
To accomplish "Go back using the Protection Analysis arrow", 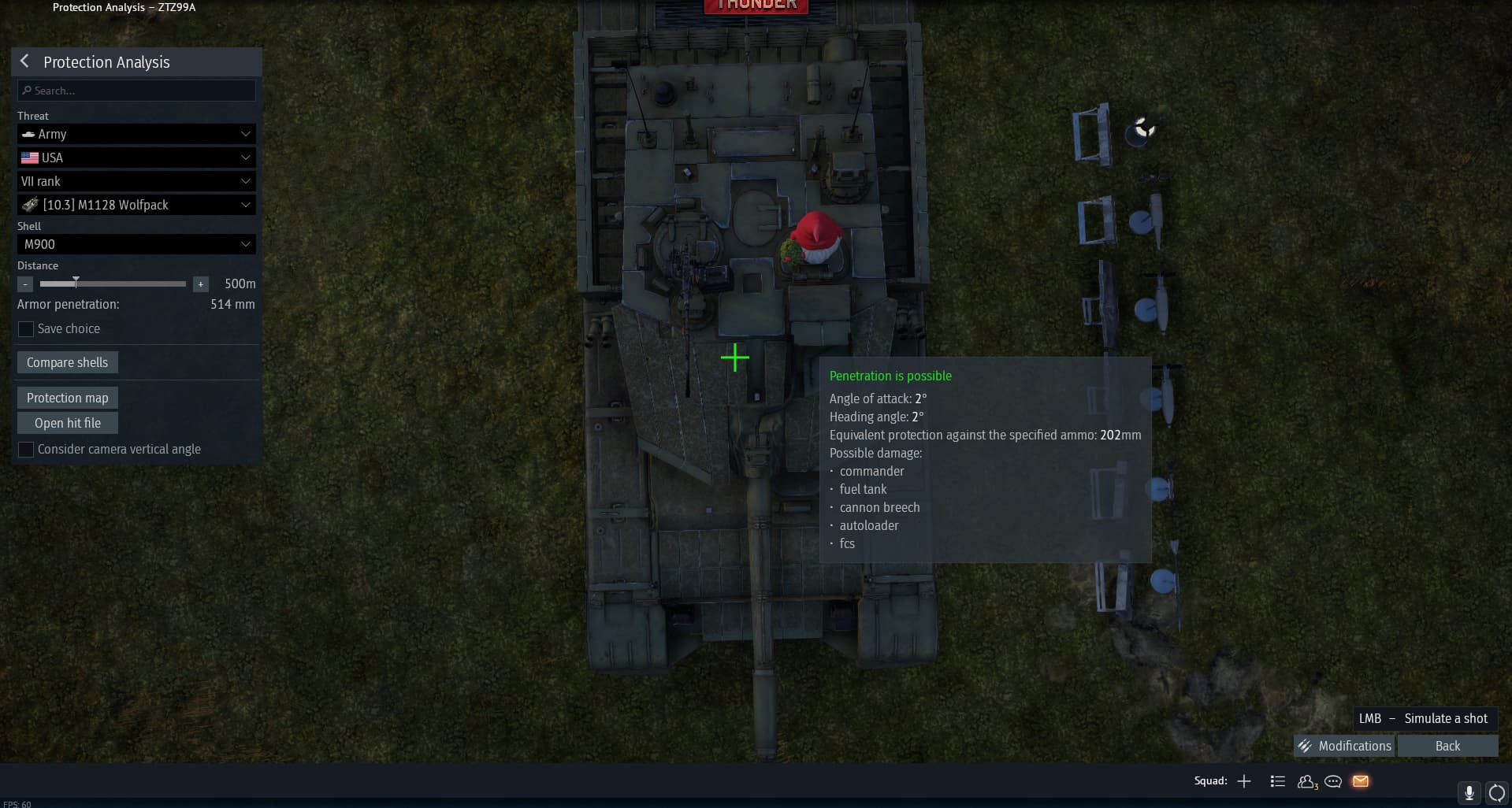I will tap(24, 61).
